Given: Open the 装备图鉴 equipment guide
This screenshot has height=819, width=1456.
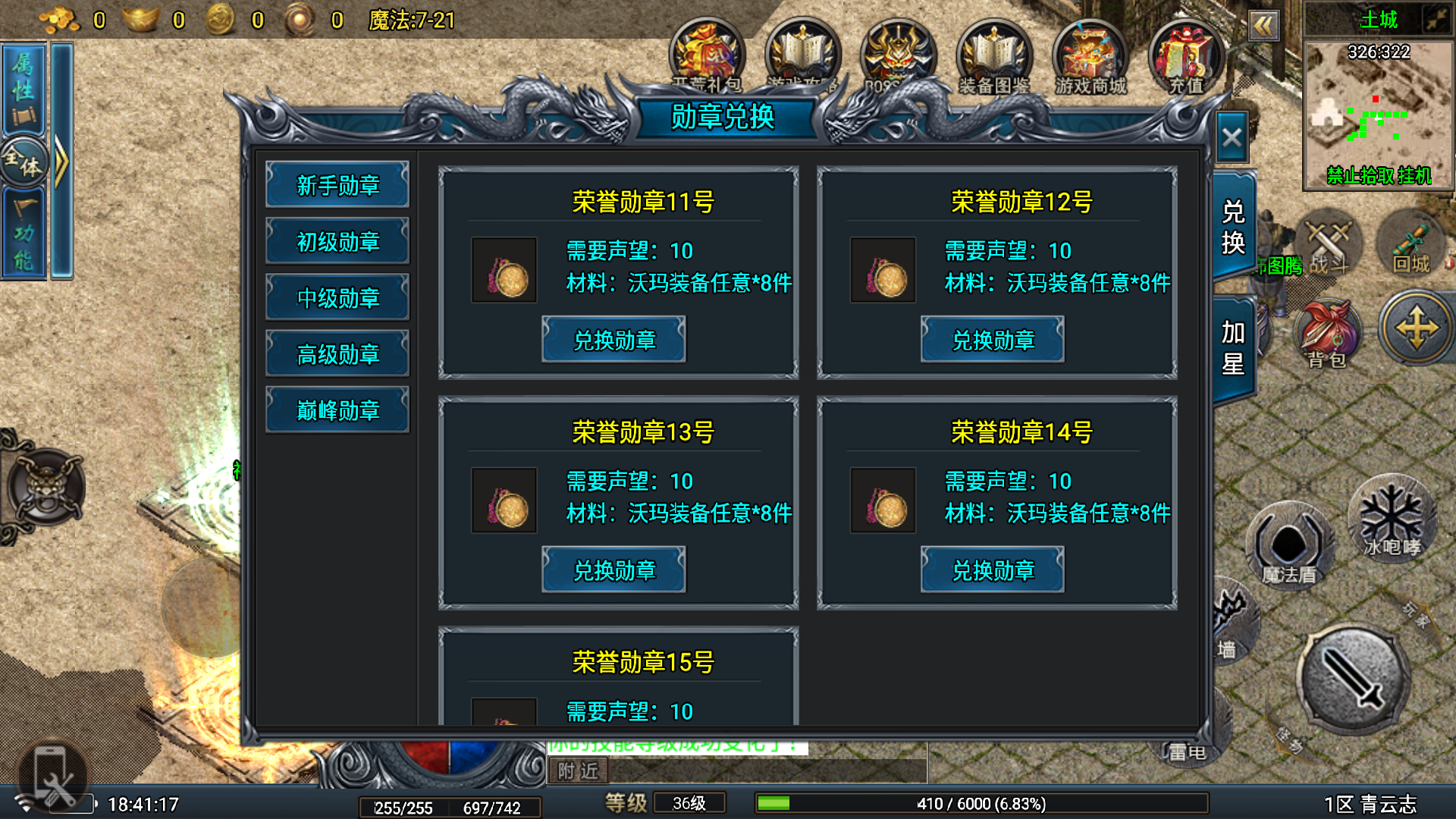Looking at the screenshot, I should point(993,58).
